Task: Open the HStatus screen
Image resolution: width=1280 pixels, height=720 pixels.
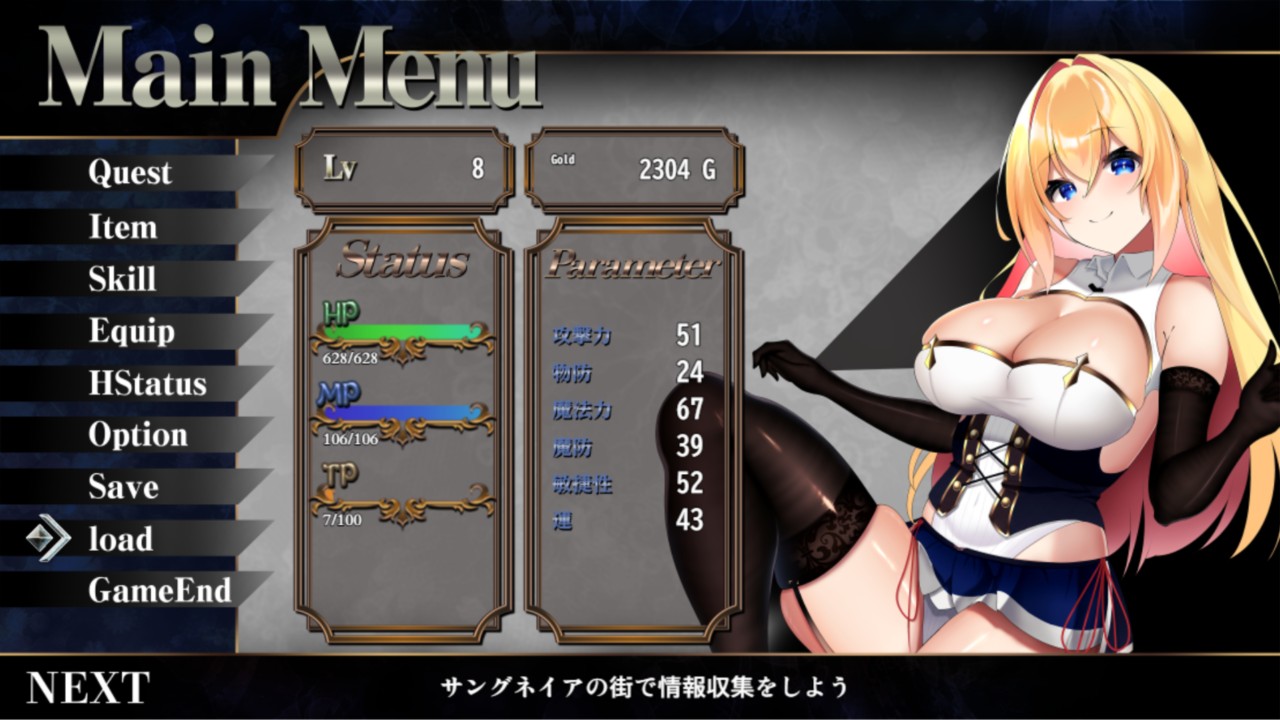Action: point(147,384)
